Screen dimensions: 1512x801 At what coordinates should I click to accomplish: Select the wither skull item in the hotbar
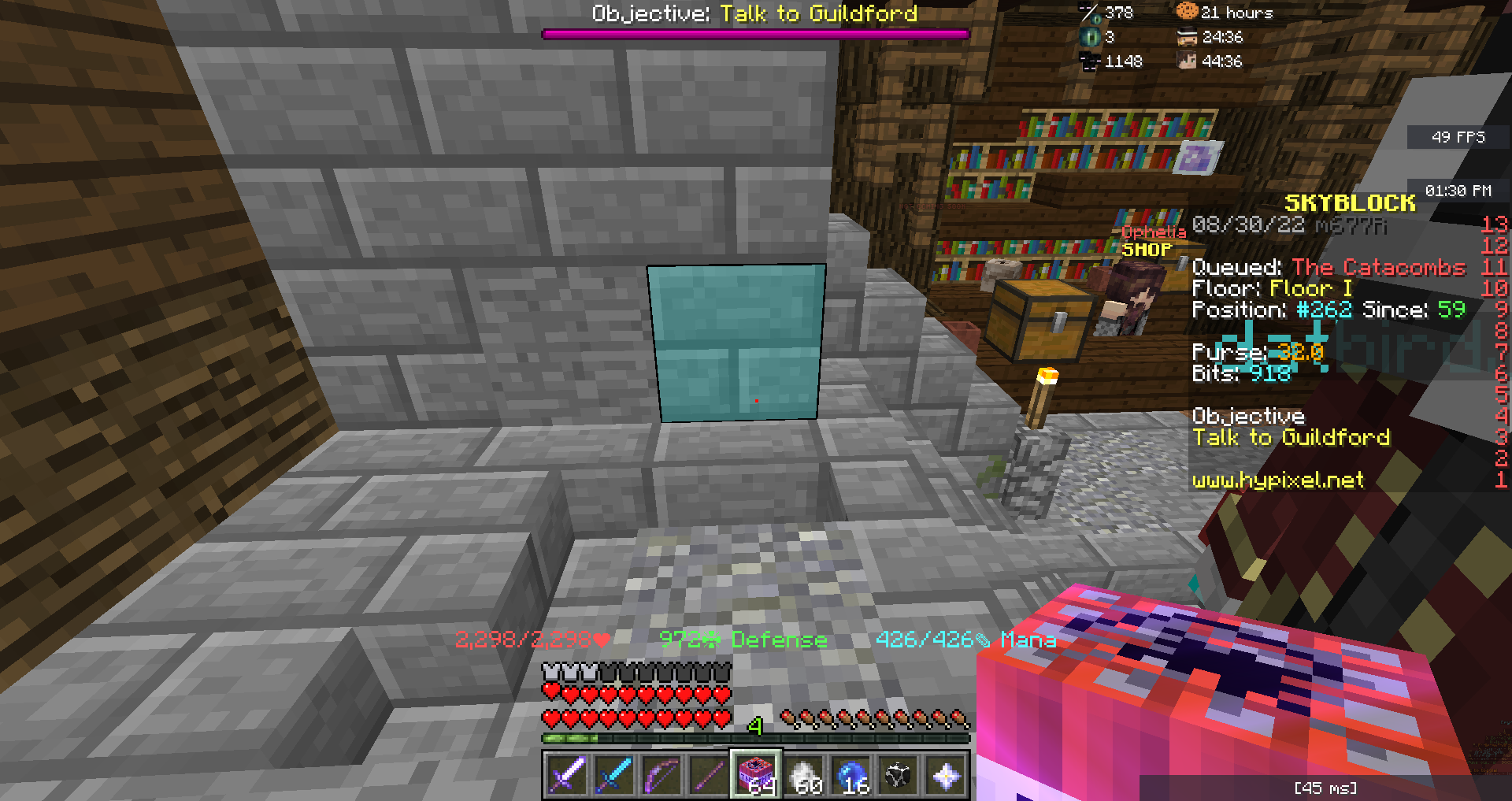[x=898, y=776]
